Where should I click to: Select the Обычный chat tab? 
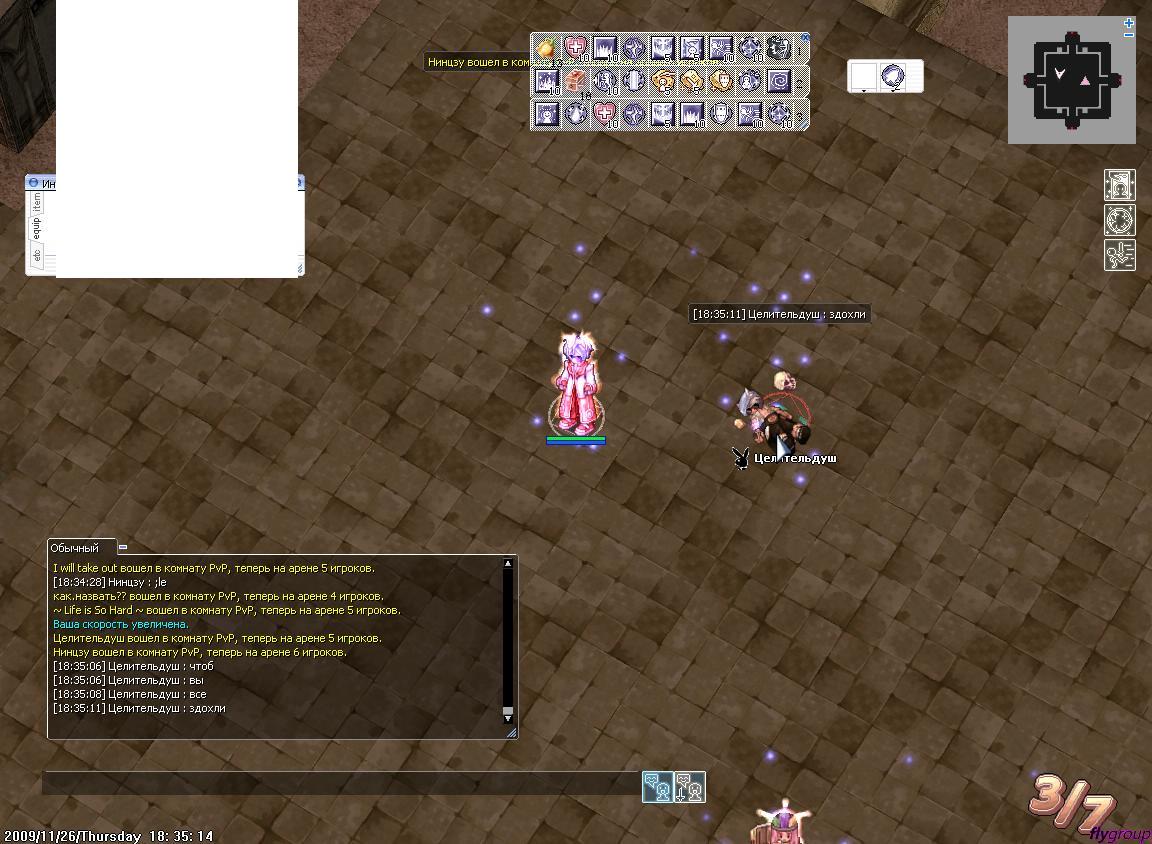click(x=76, y=548)
